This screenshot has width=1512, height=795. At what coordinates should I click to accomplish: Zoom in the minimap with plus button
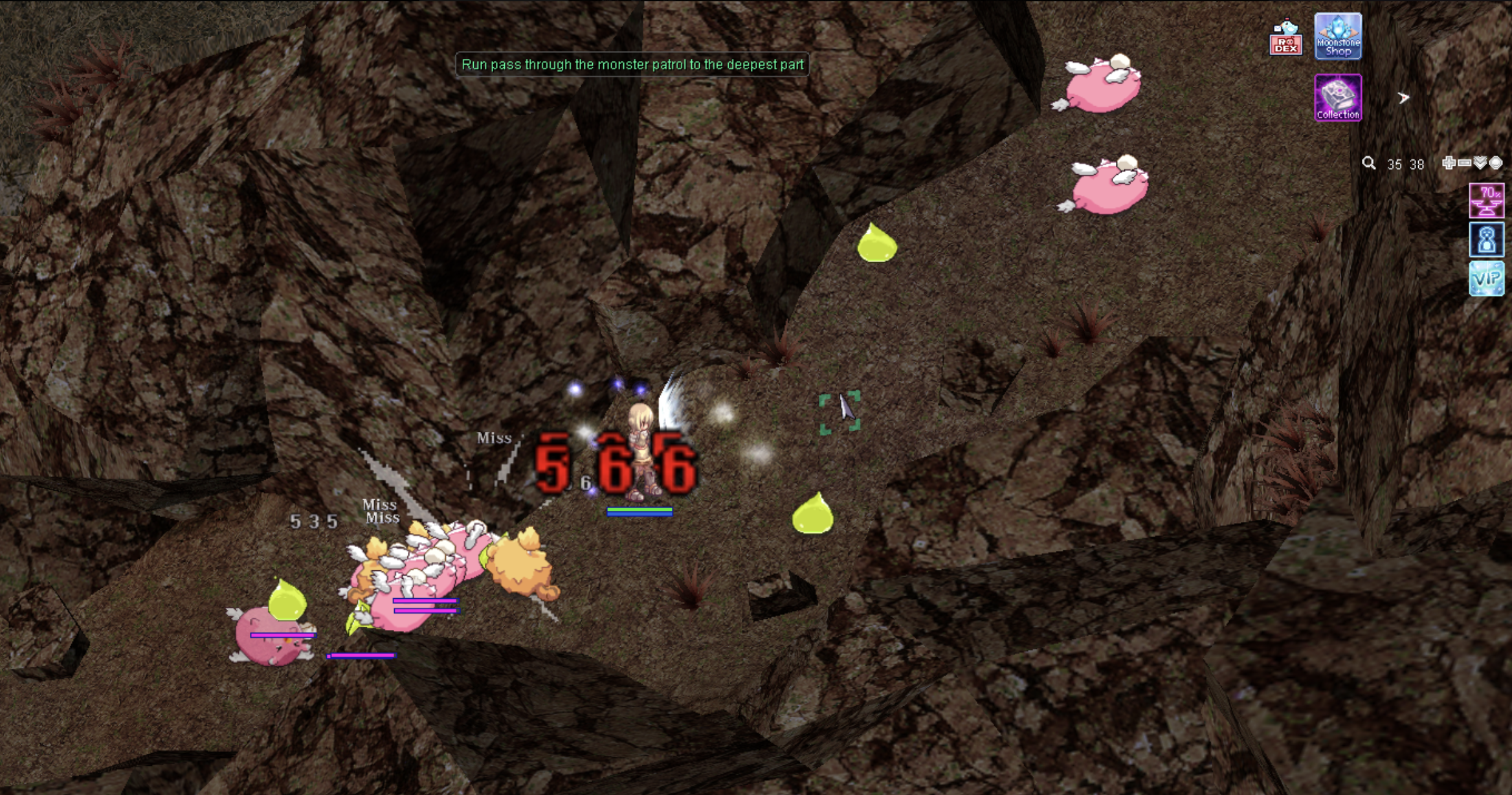coord(1449,163)
